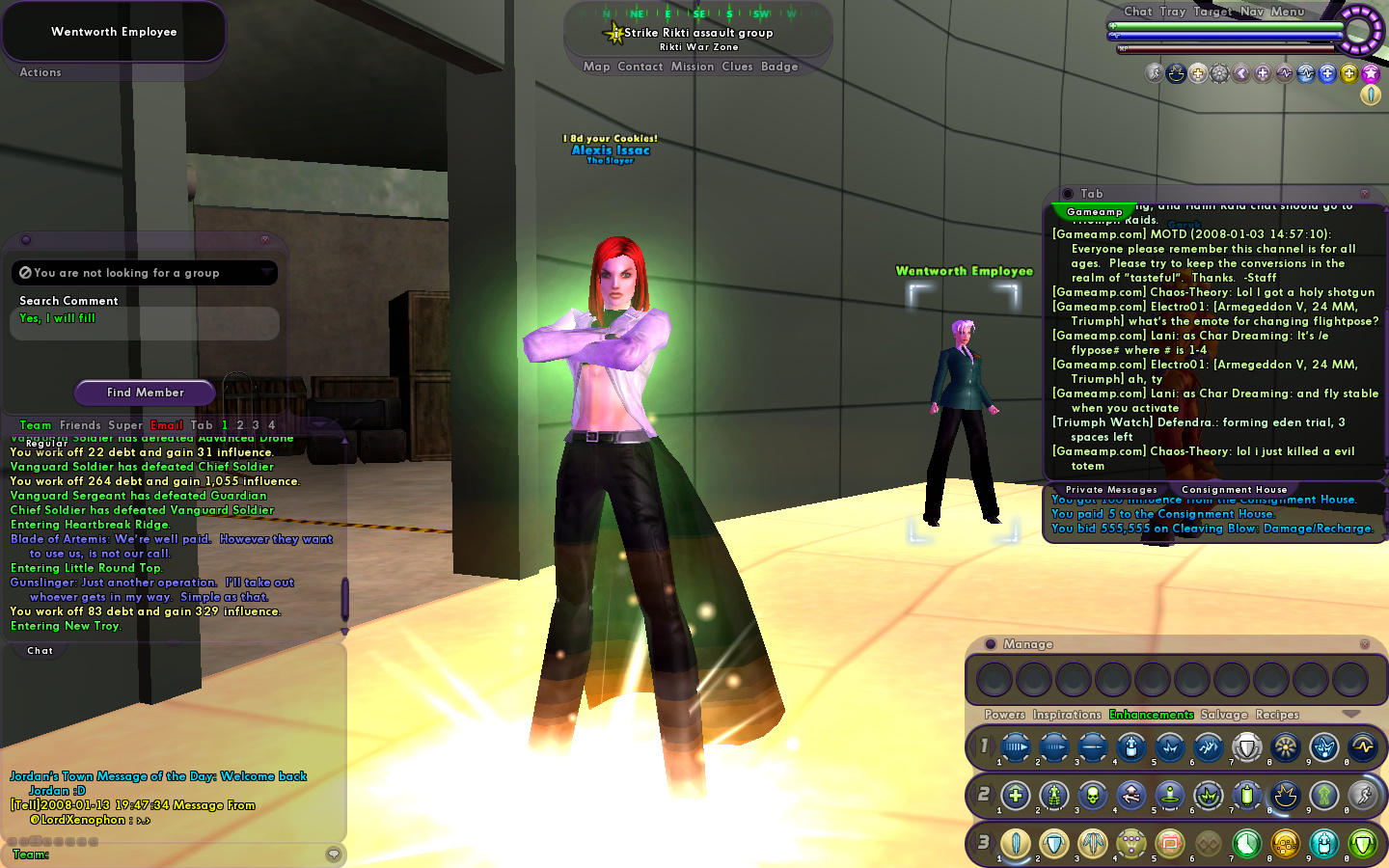Image resolution: width=1389 pixels, height=868 pixels.
Task: Select the Private Messages chat tab
Action: coord(1111,490)
